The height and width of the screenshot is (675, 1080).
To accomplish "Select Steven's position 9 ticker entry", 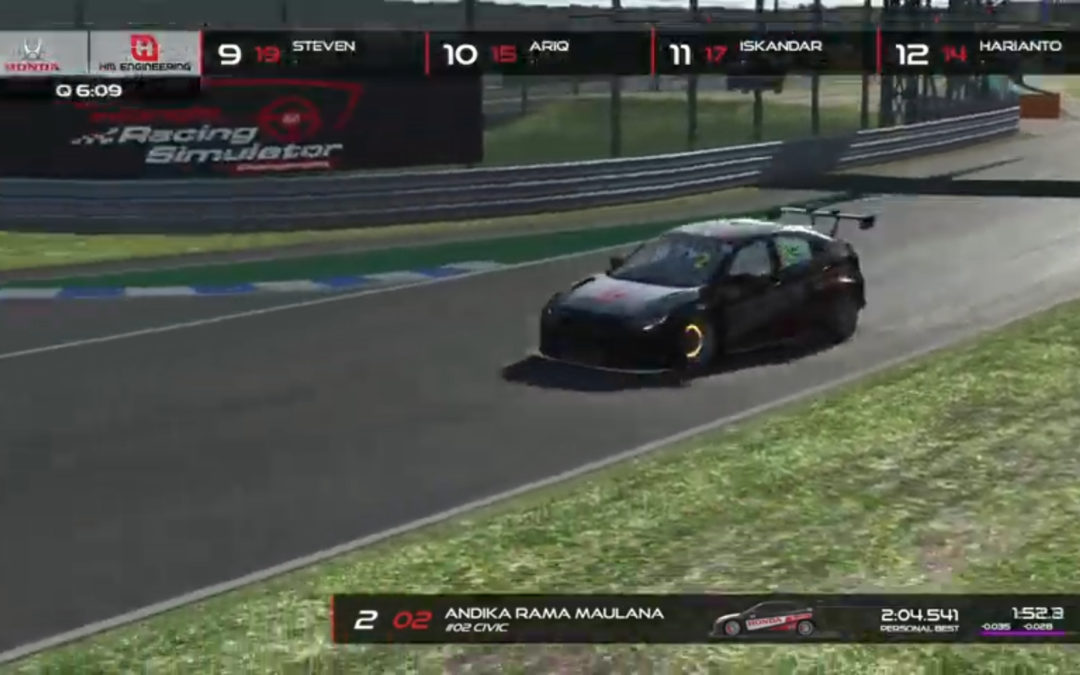I will click(x=313, y=53).
